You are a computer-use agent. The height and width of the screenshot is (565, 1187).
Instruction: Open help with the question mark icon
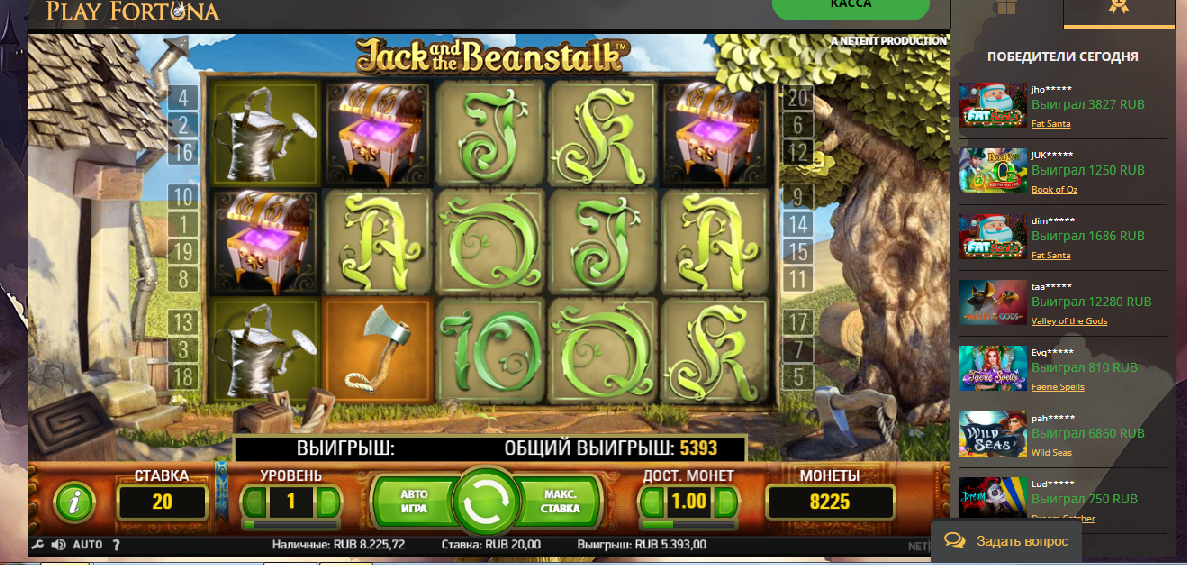(x=116, y=545)
